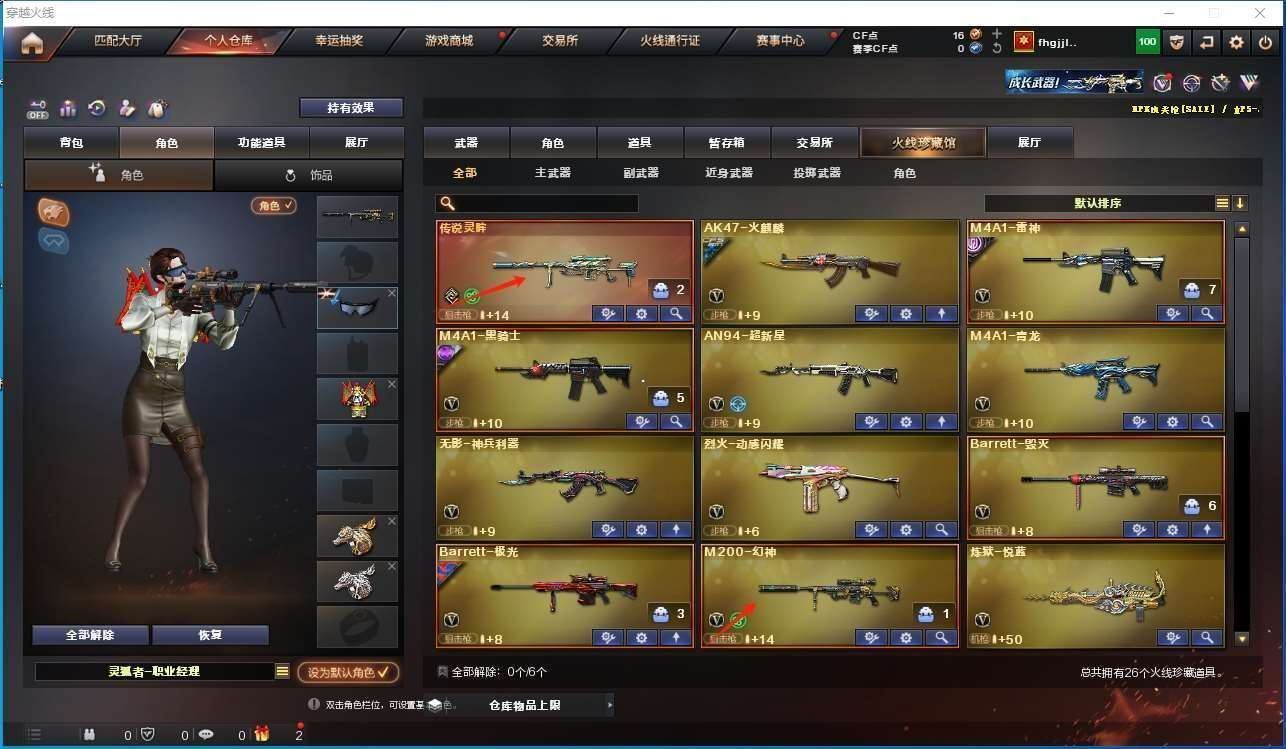Select the AK47-火麒麟 weapon card

[x=829, y=266]
